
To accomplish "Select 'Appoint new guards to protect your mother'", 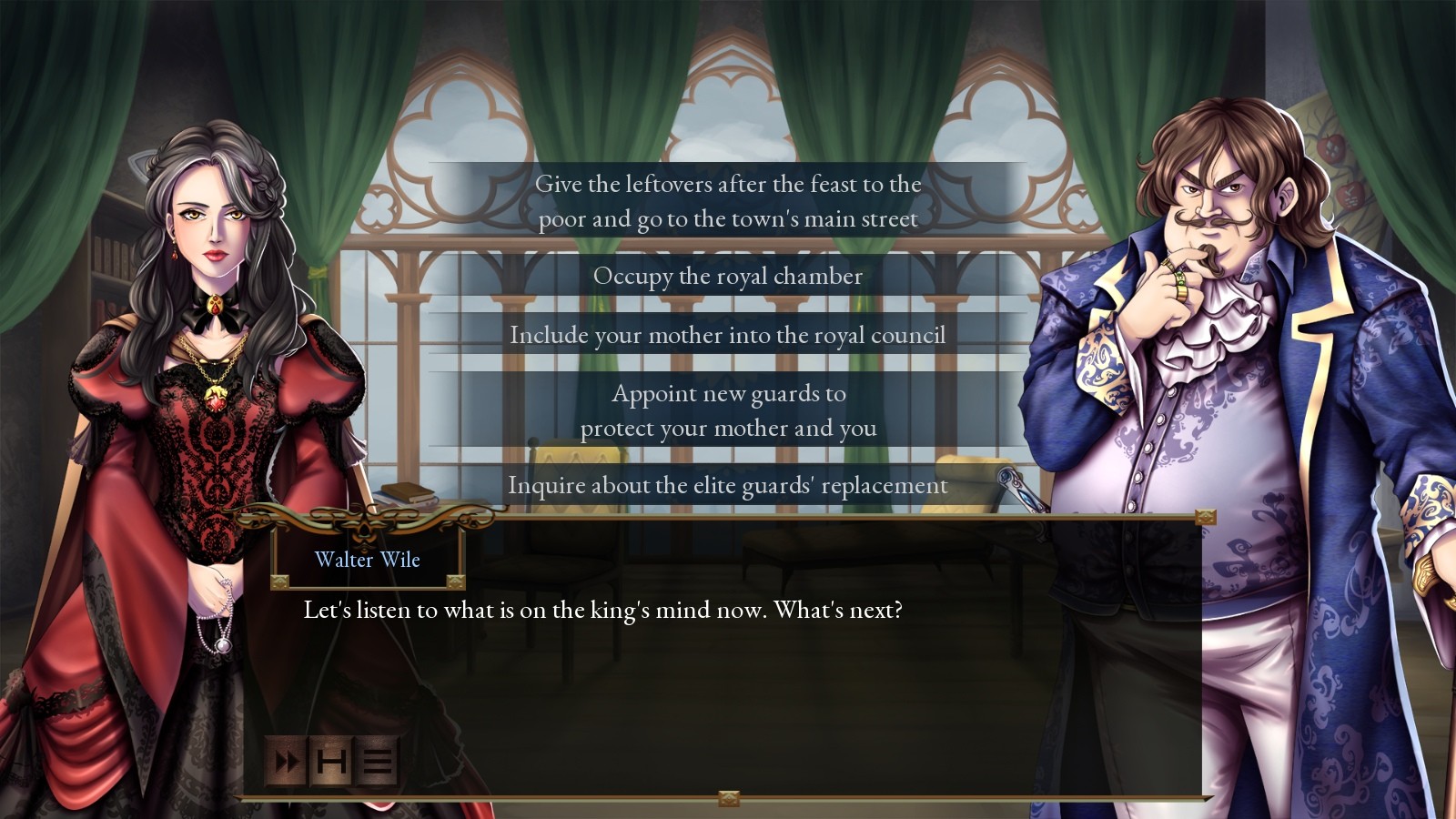I will (x=728, y=410).
